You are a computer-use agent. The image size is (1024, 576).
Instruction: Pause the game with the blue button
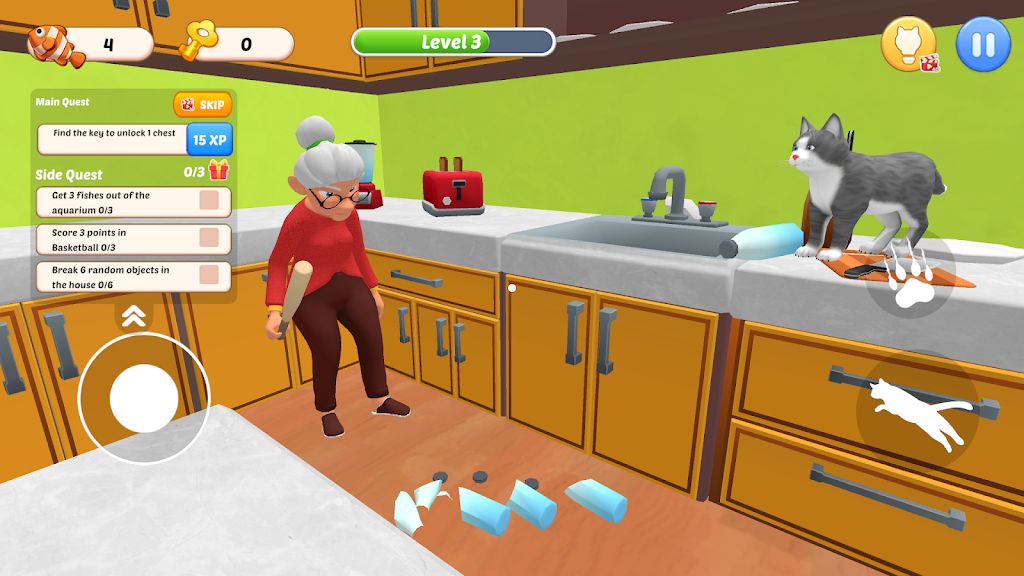pos(983,45)
